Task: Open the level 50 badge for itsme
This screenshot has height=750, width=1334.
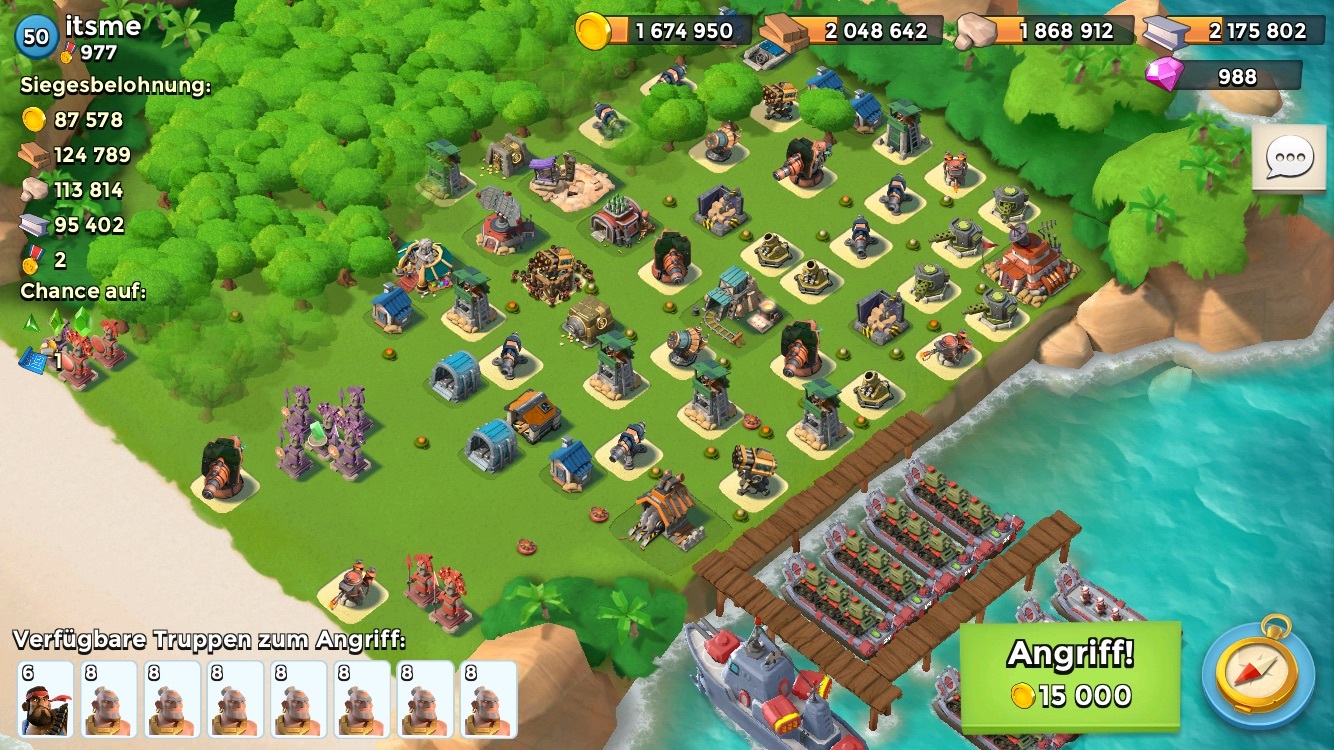Action: pyautogui.click(x=36, y=37)
